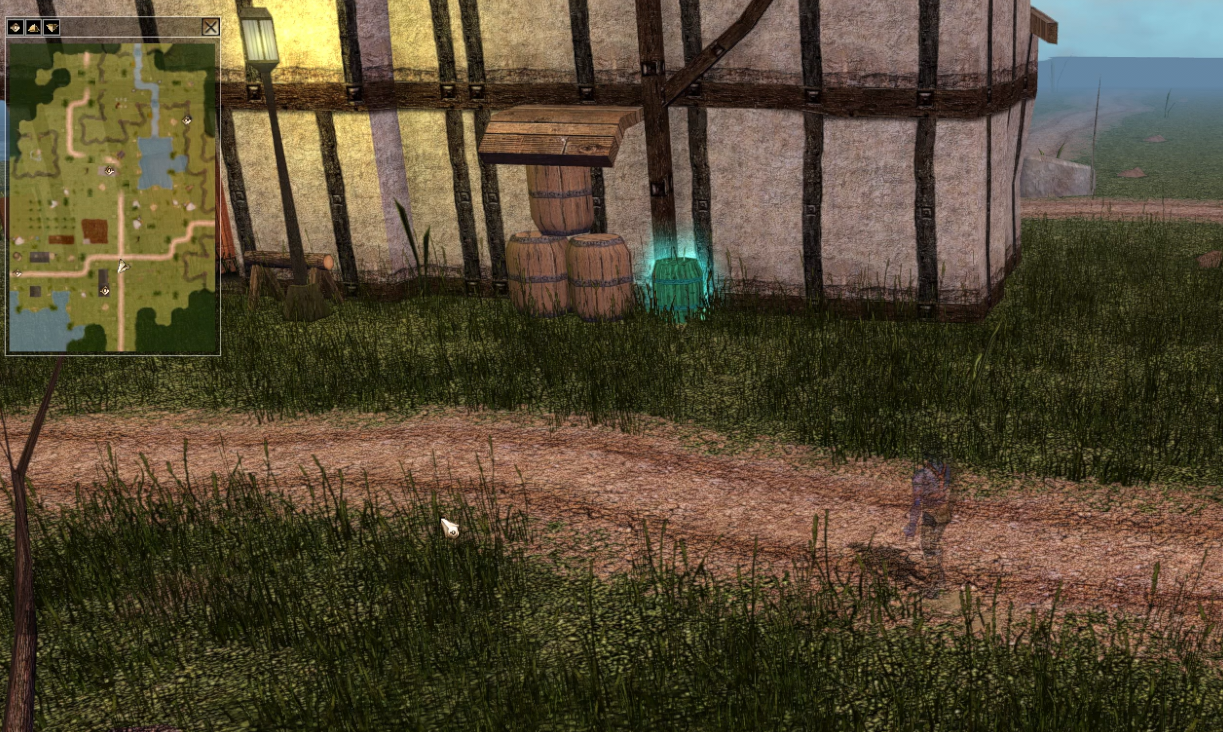The width and height of the screenshot is (1223, 732).
Task: Select the map pin west of the pond
Action: (109, 171)
